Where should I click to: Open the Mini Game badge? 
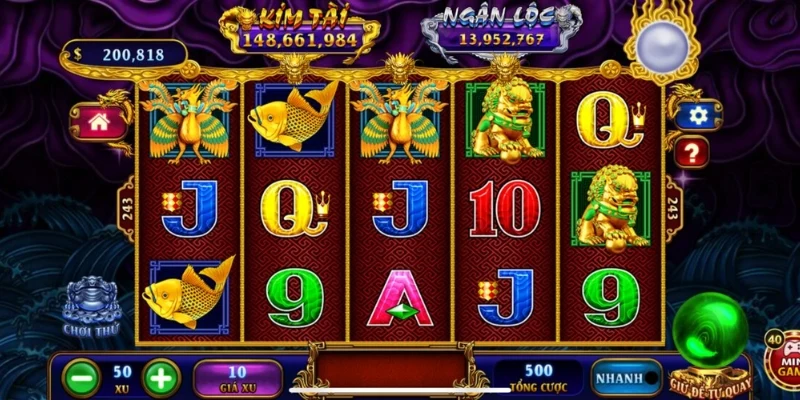(x=782, y=357)
